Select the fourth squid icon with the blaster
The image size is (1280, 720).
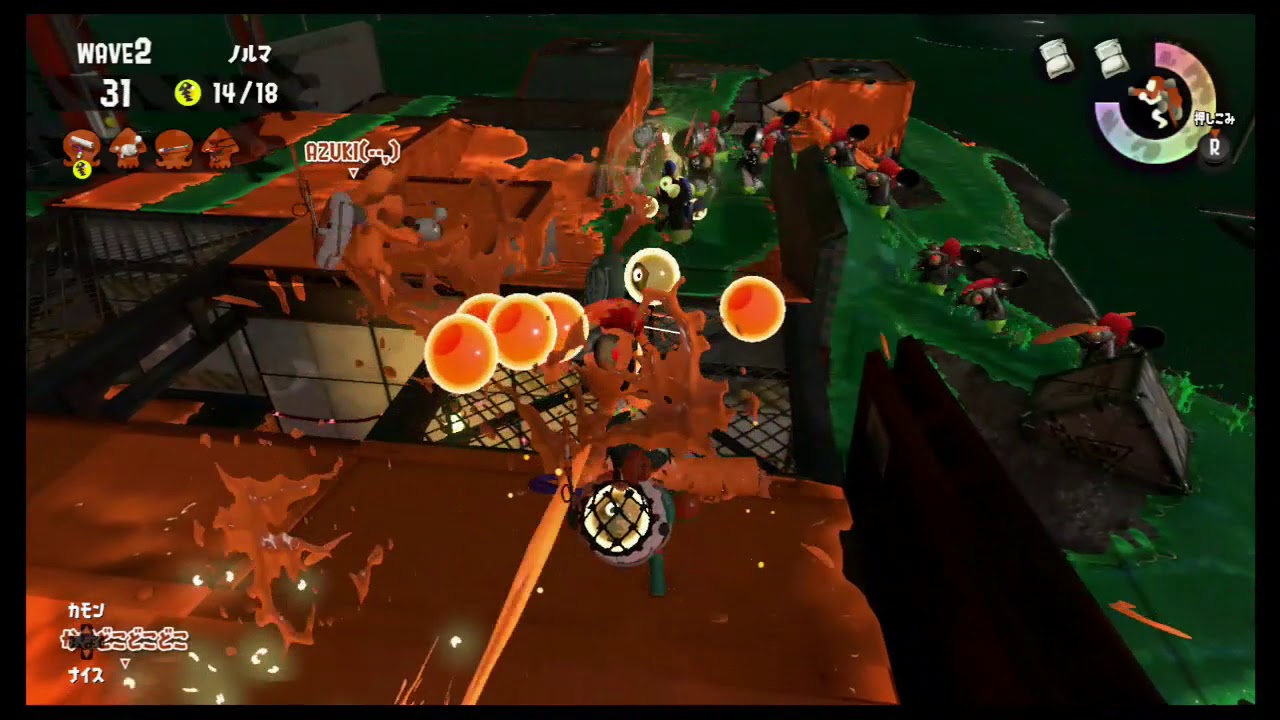[220, 148]
